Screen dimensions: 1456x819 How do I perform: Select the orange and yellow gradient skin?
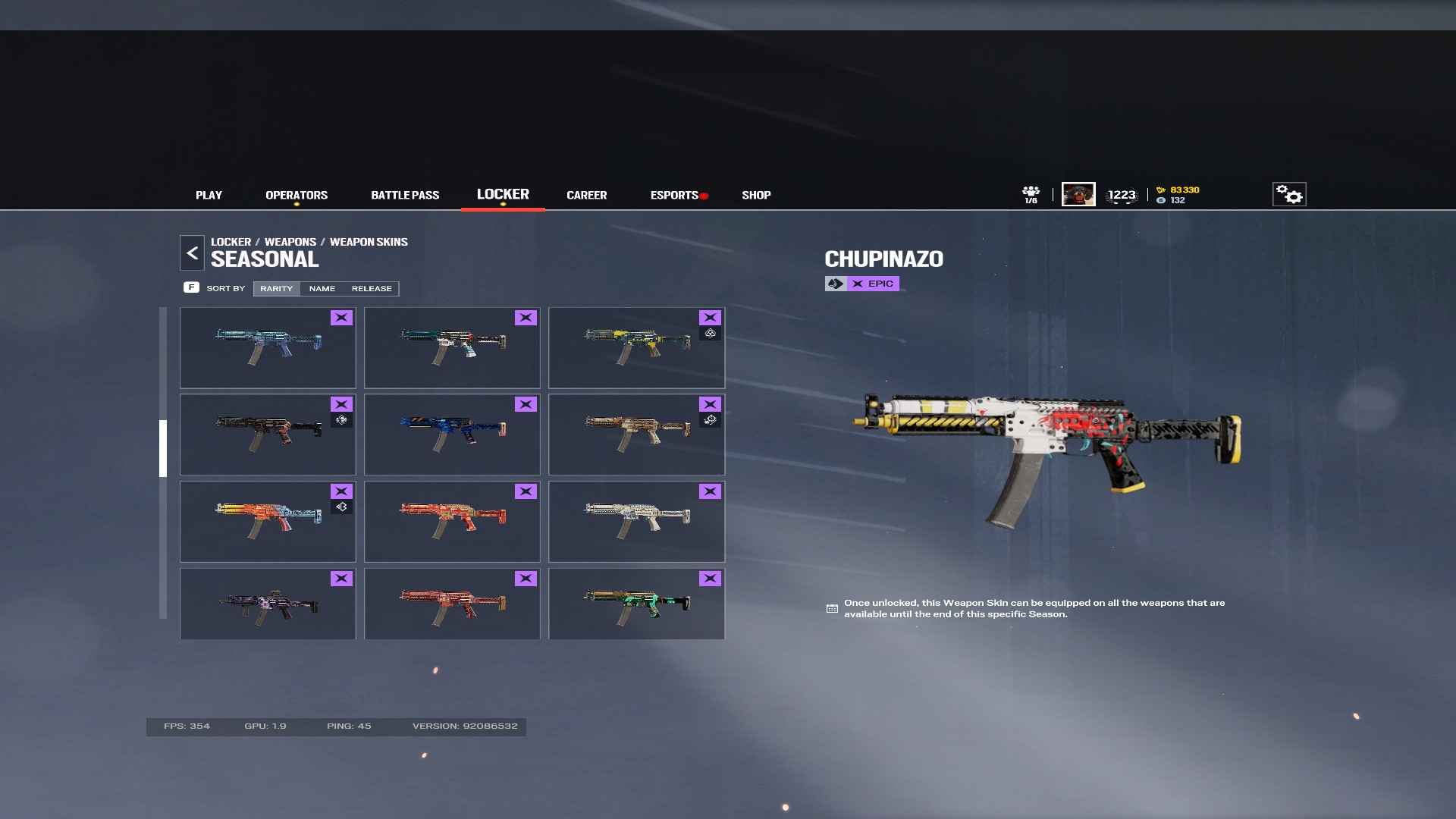pyautogui.click(x=268, y=522)
